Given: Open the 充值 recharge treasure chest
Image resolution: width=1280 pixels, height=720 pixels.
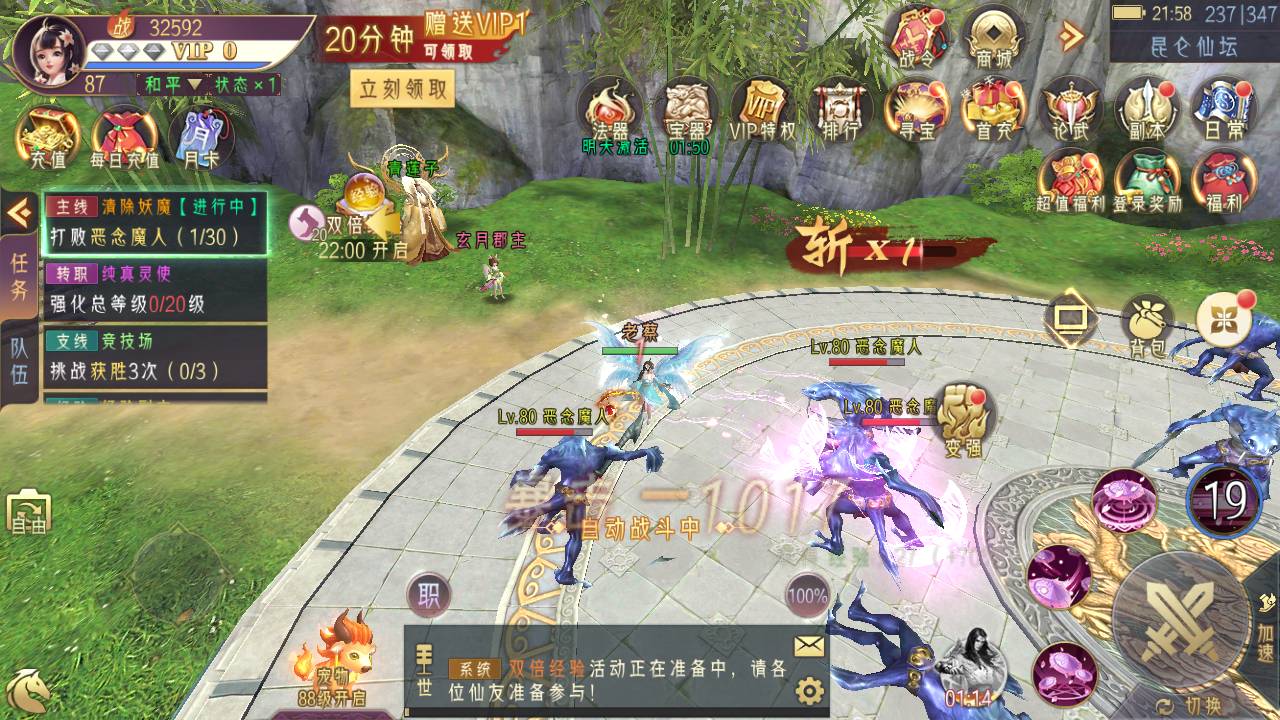Looking at the screenshot, I should 47,136.
